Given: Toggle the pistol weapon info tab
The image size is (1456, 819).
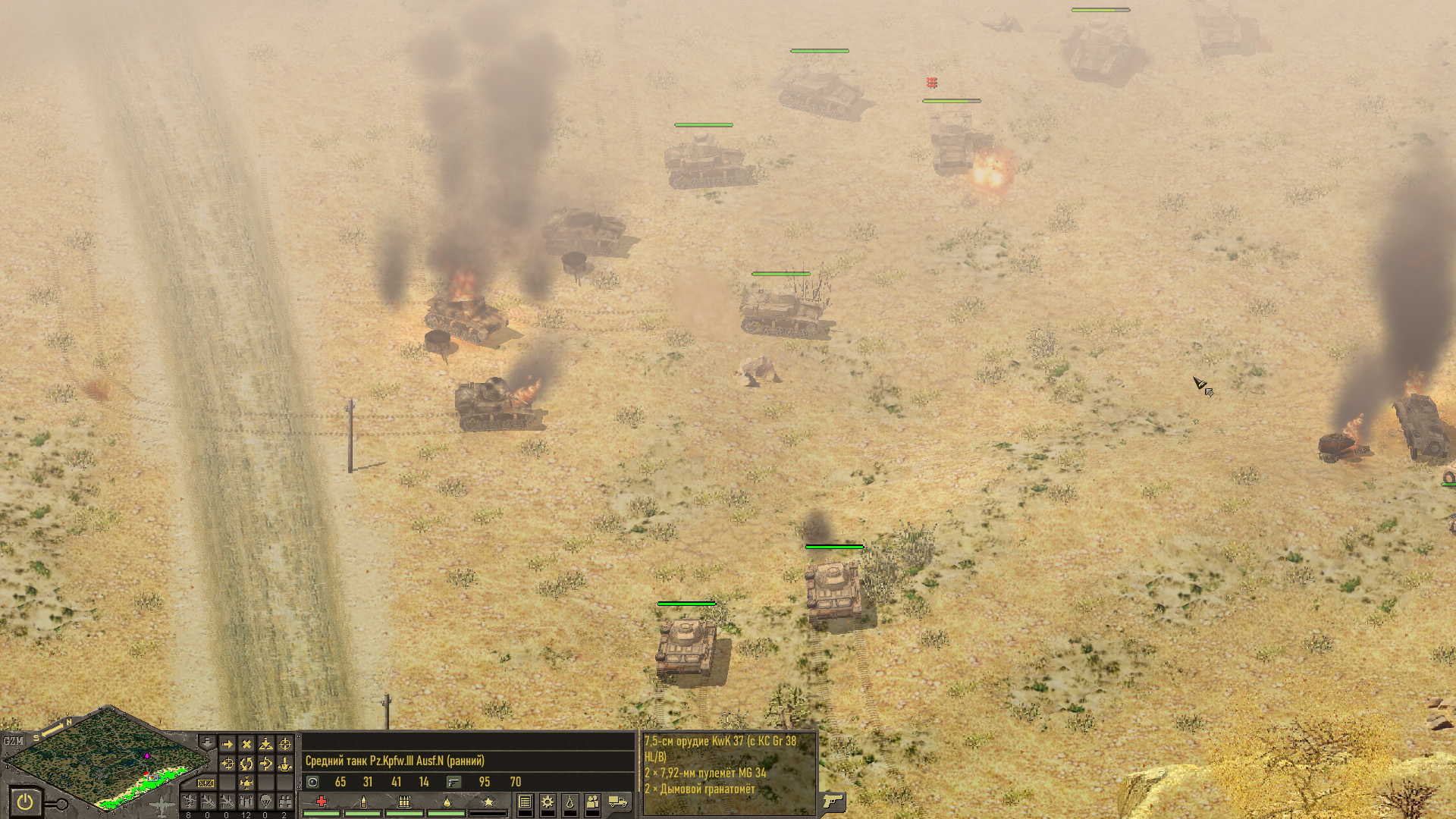Looking at the screenshot, I should pyautogui.click(x=832, y=801).
